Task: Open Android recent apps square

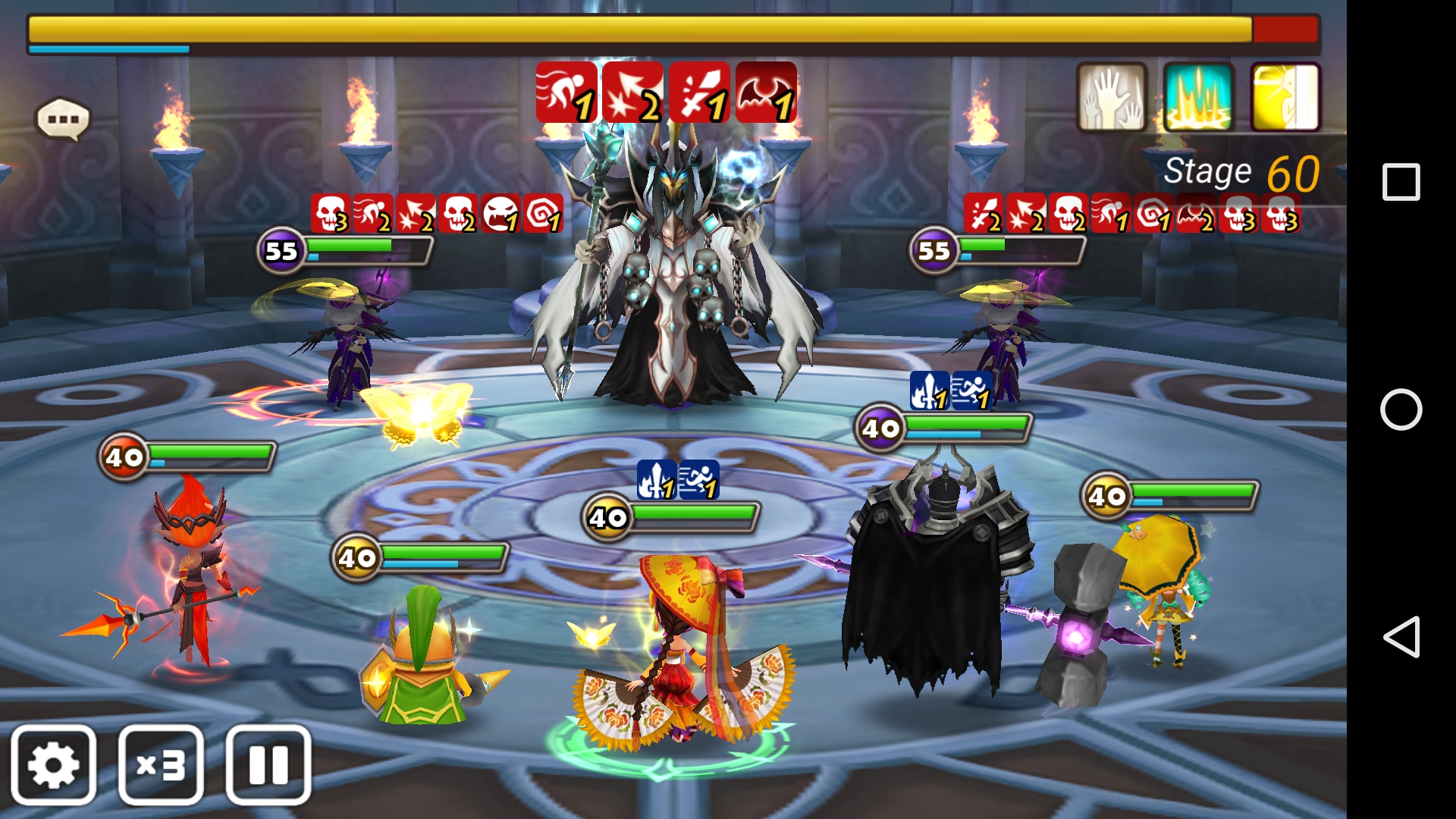Action: (x=1401, y=182)
